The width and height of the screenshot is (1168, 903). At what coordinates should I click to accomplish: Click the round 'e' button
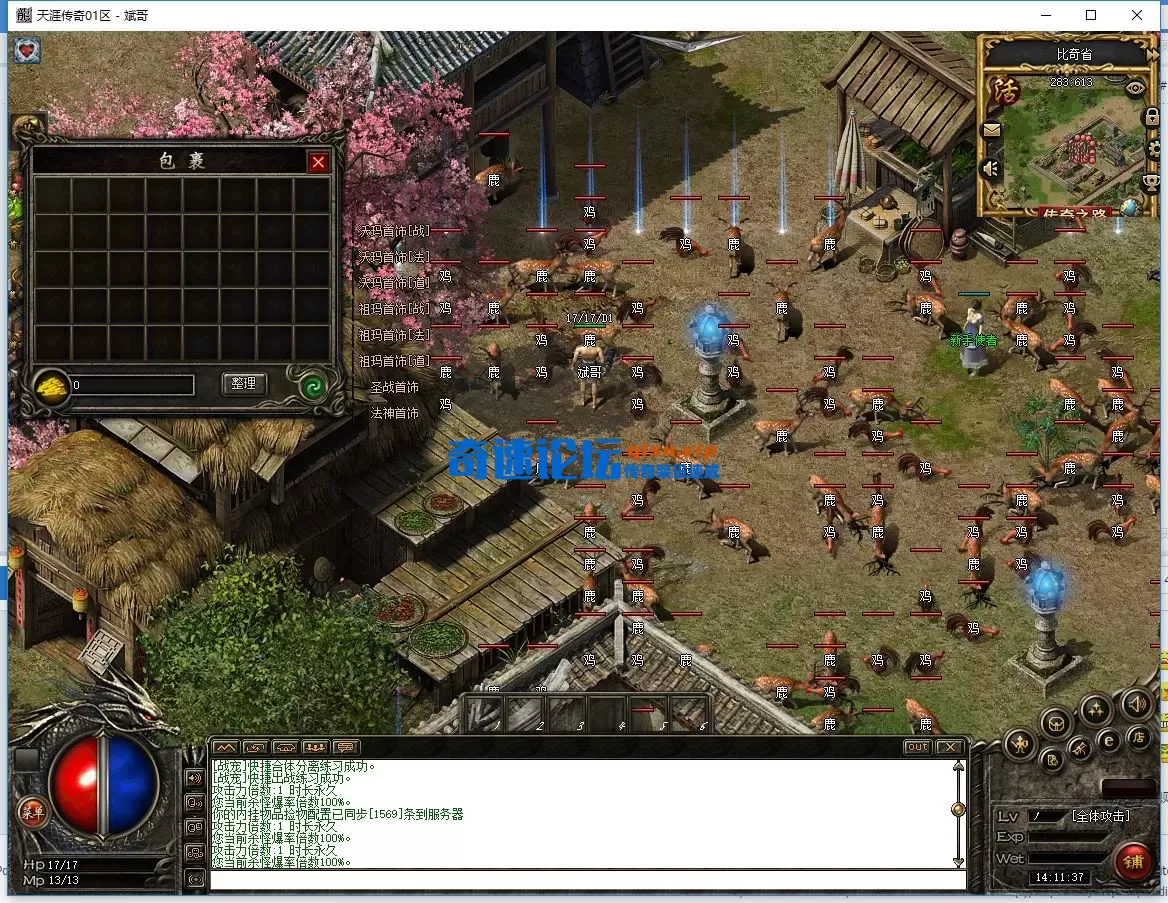click(x=1109, y=740)
